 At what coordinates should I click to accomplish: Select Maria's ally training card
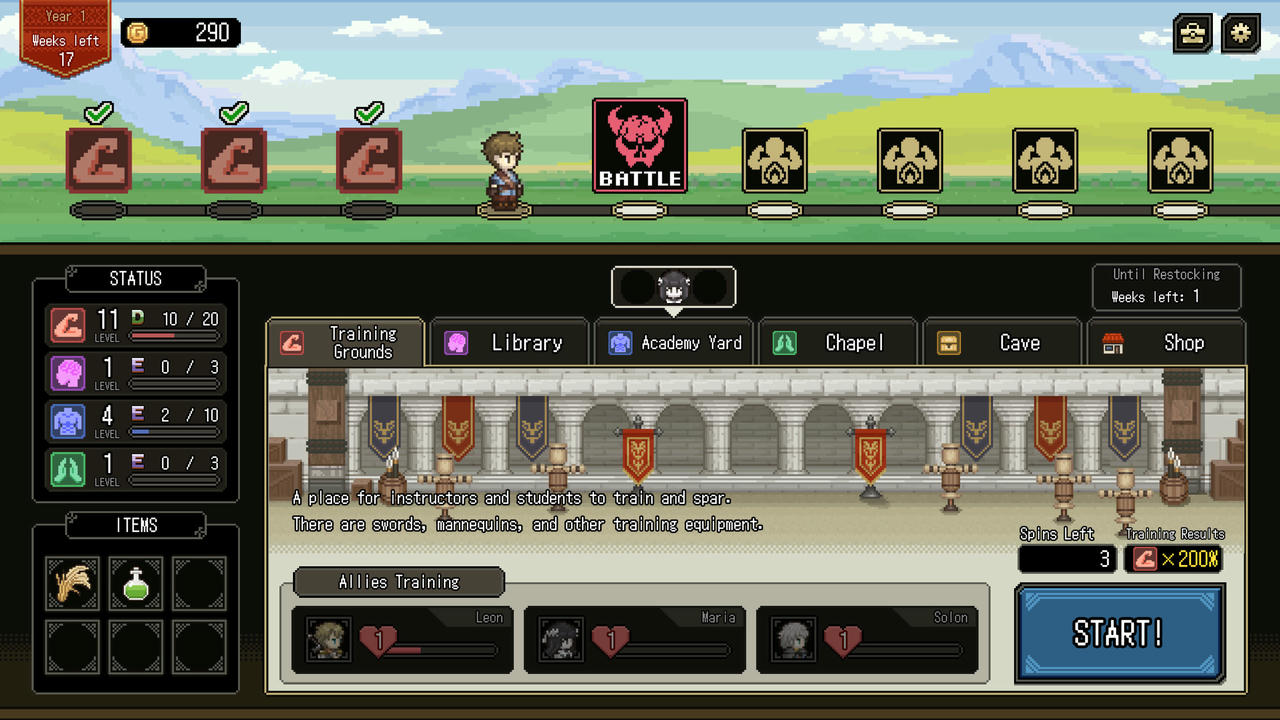pos(635,637)
